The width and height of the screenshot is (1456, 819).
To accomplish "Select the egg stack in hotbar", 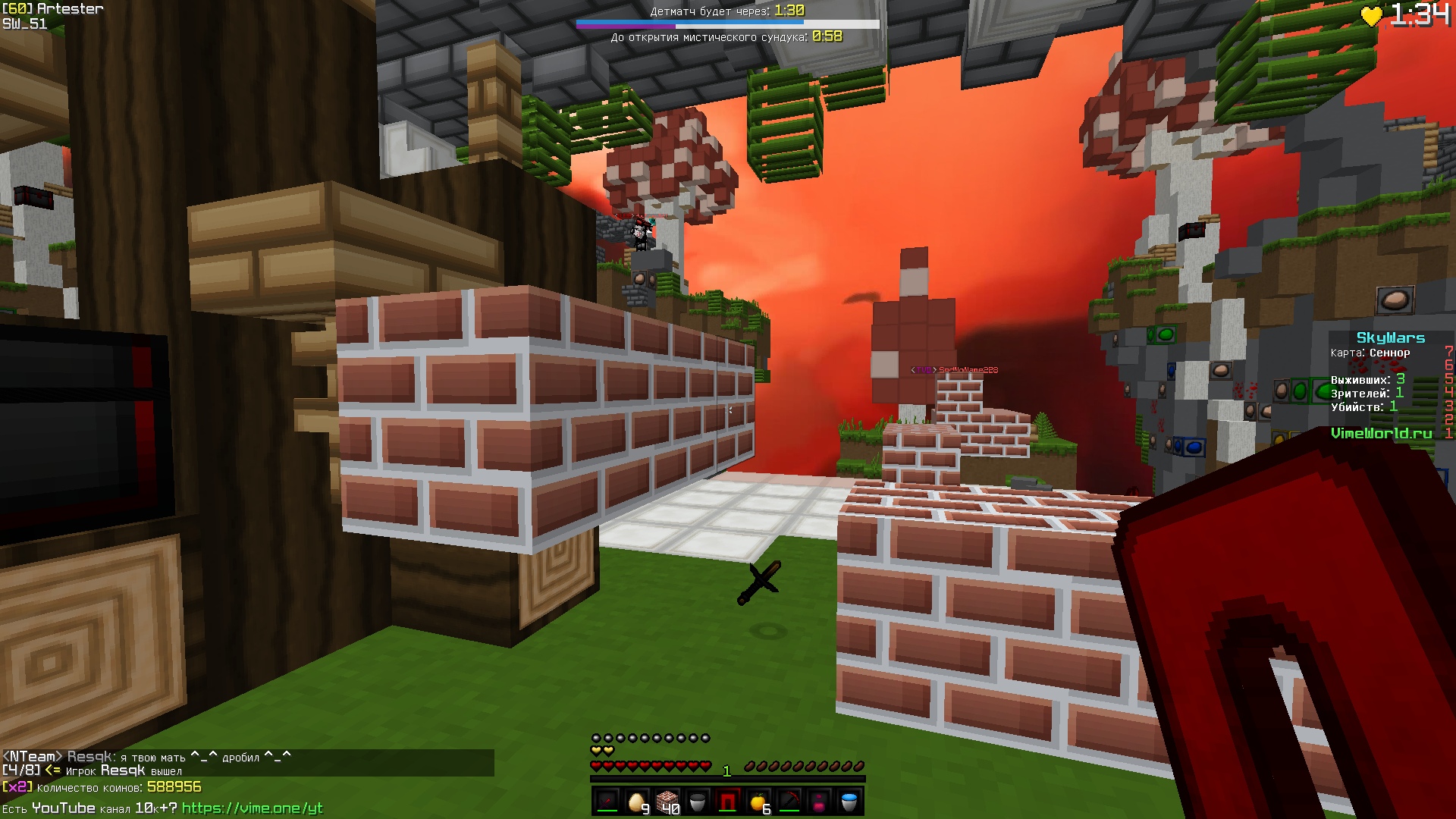I will click(x=637, y=801).
